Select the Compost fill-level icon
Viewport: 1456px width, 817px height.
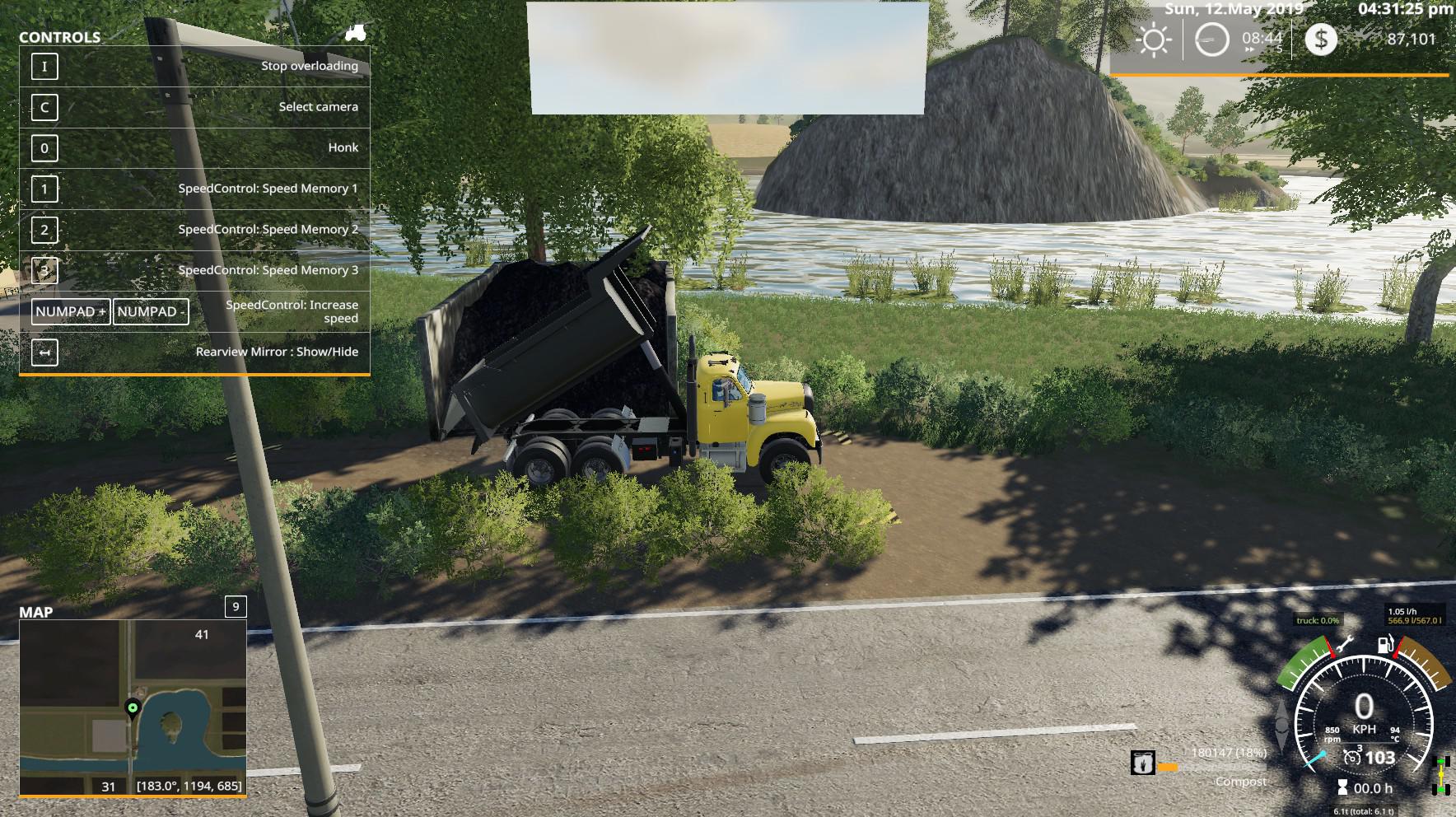(x=1143, y=763)
